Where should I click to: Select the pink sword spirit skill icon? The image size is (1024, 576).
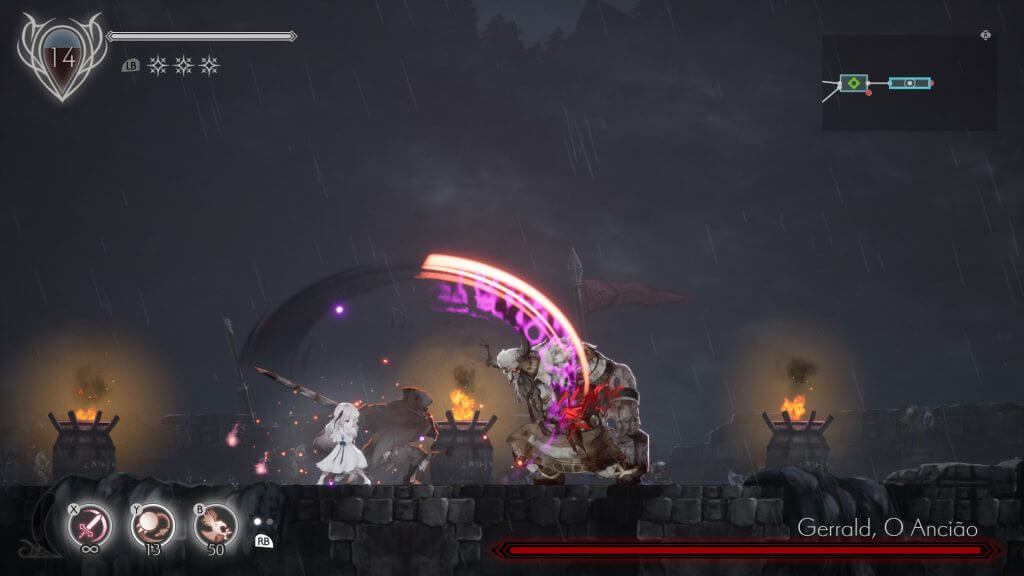[89, 524]
